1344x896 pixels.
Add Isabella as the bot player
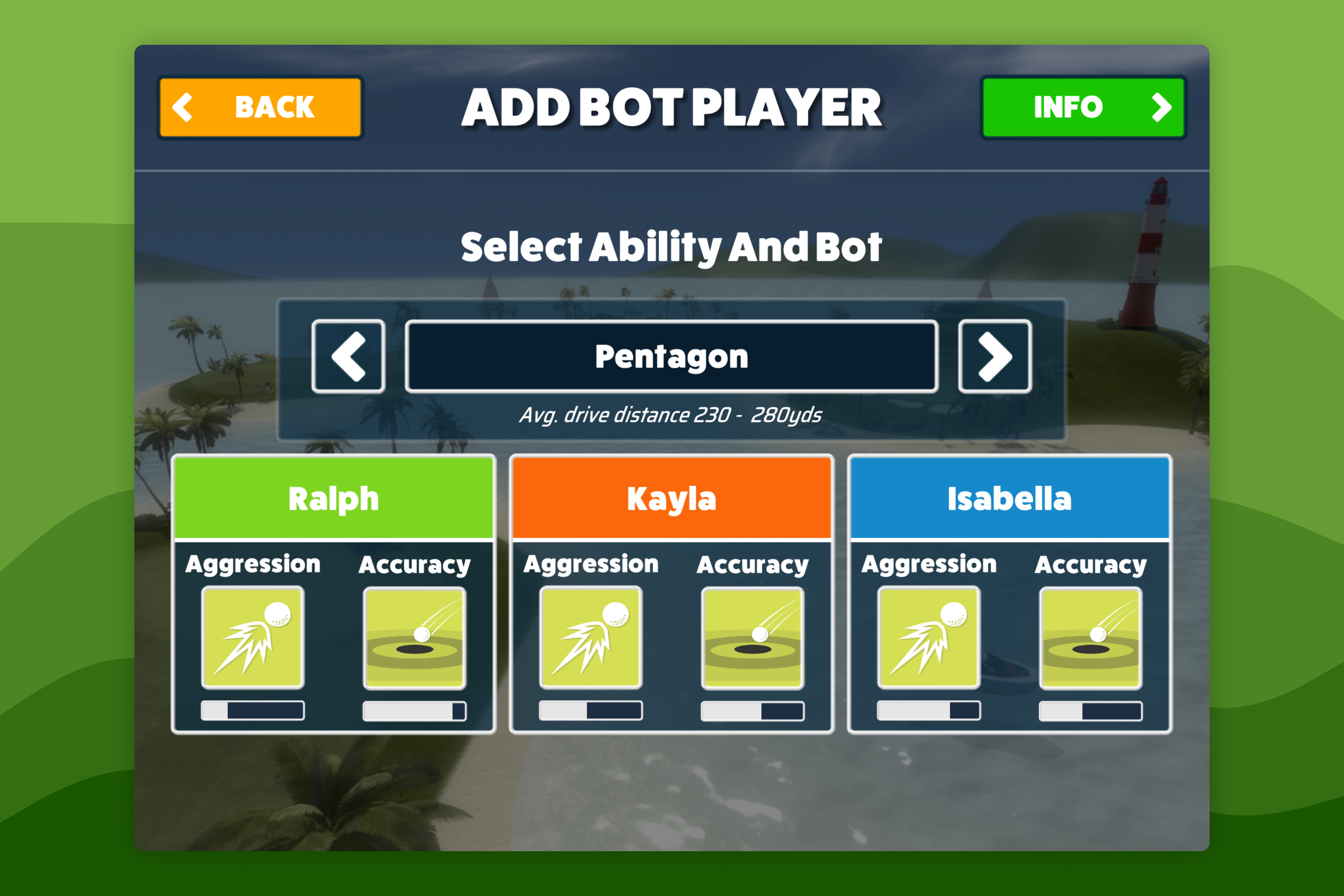coord(1009,498)
